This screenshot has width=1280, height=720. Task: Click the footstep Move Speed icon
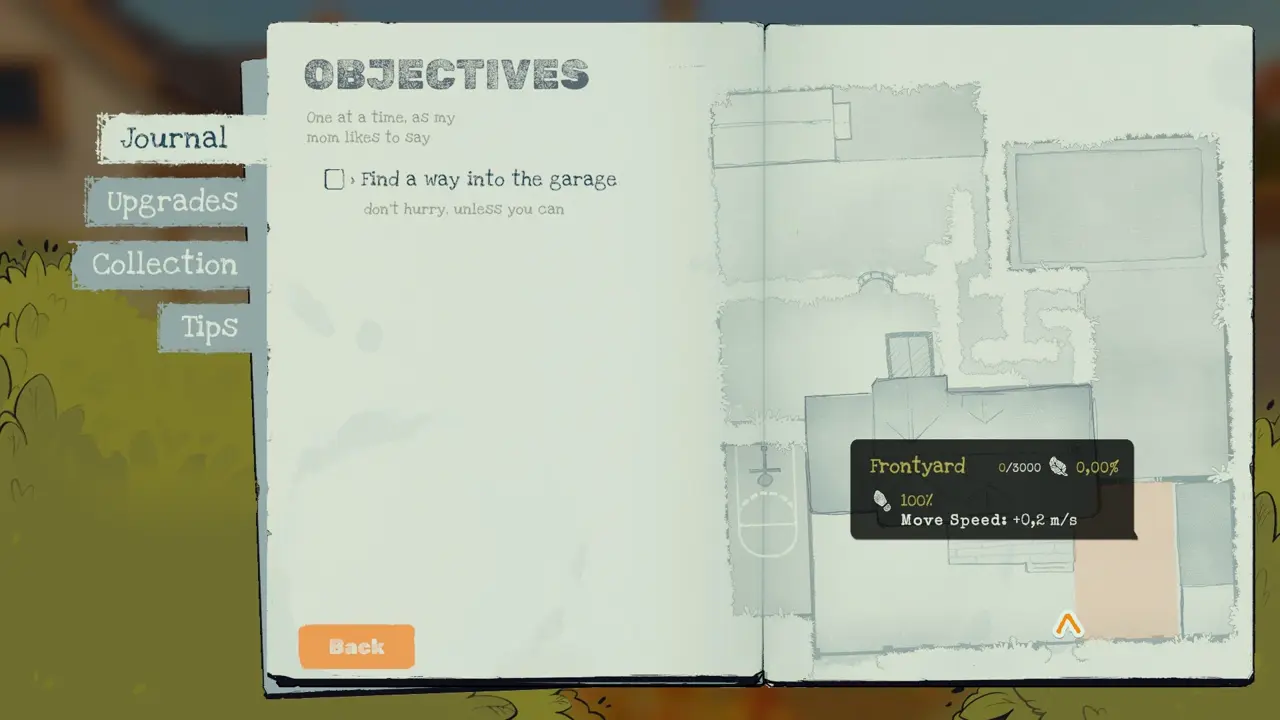881,500
